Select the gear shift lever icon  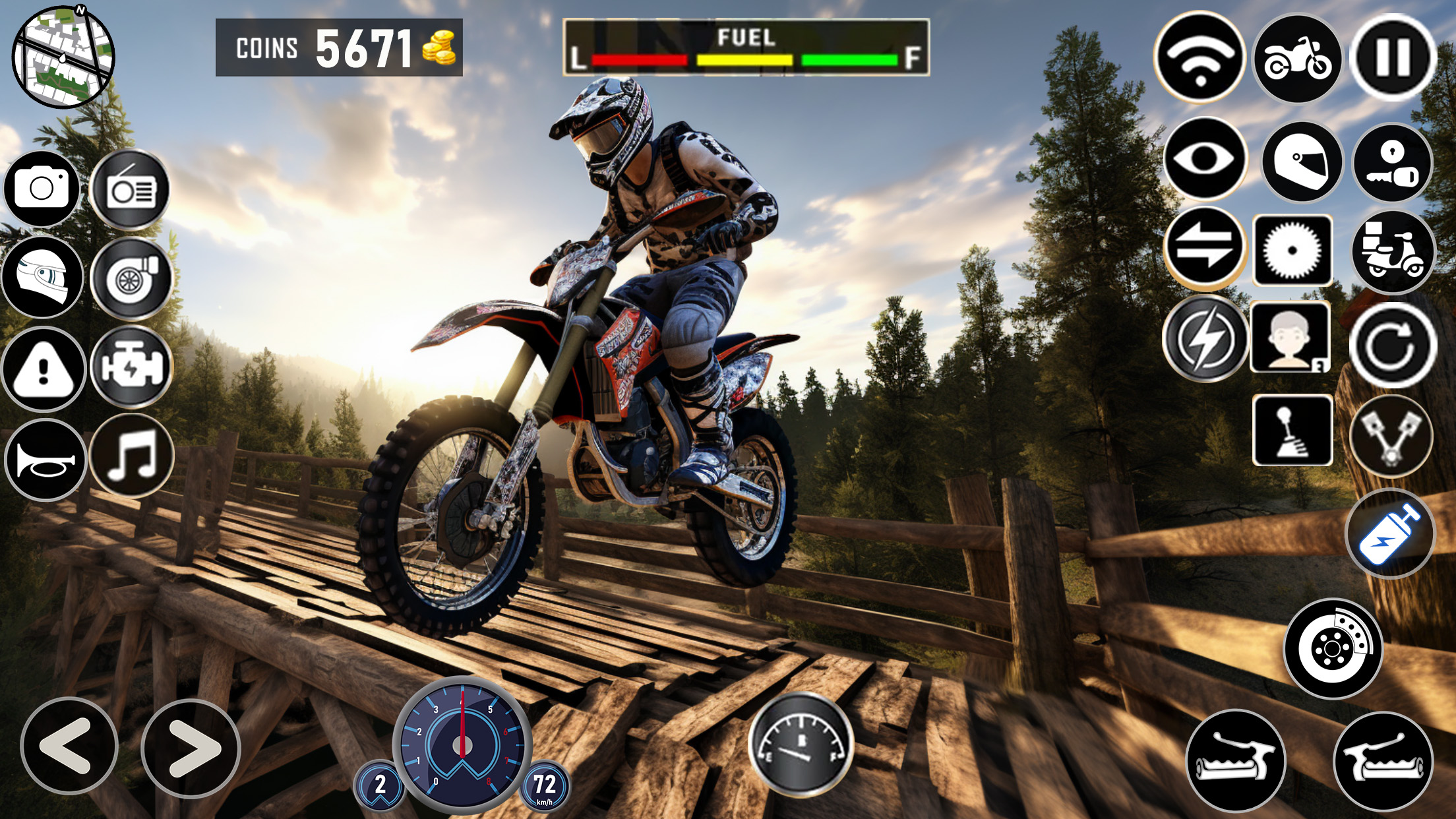click(x=1292, y=430)
